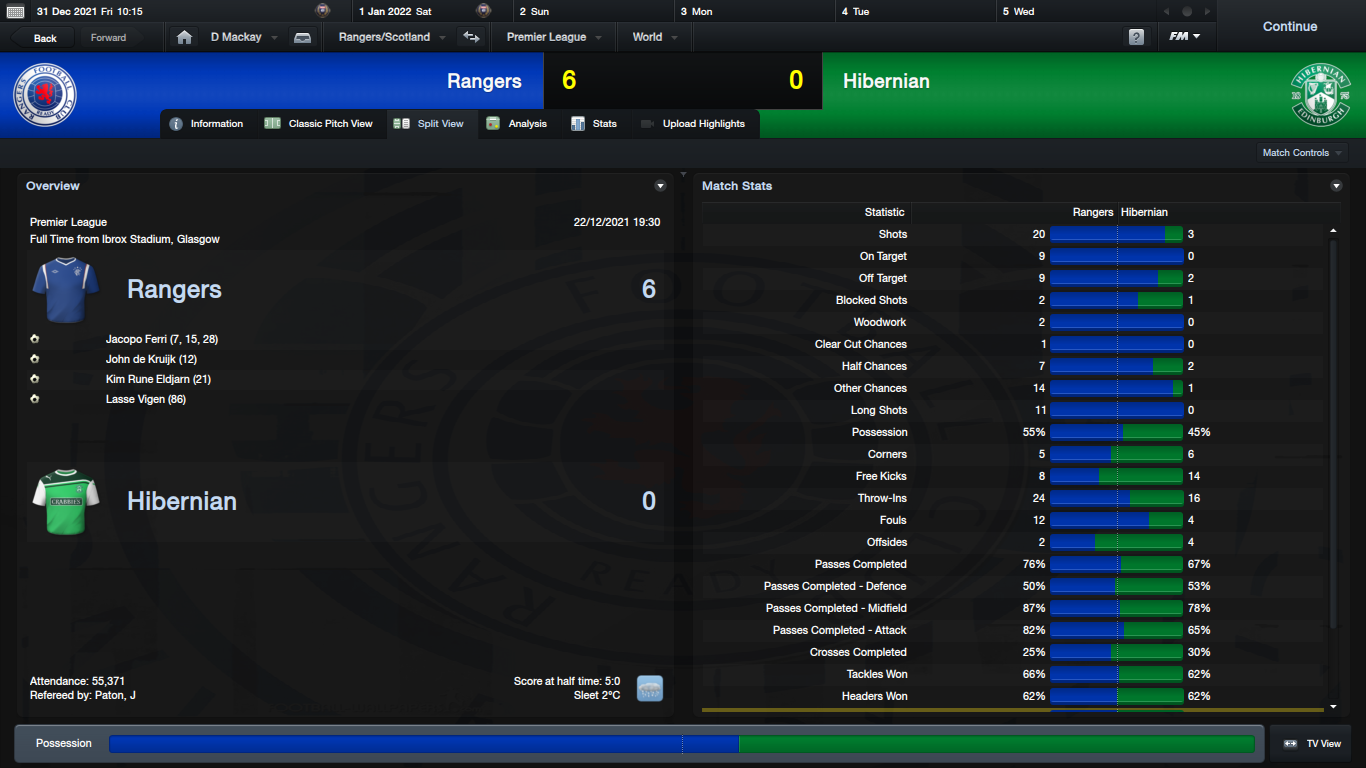Switch to Classic Pitch View

coord(319,124)
